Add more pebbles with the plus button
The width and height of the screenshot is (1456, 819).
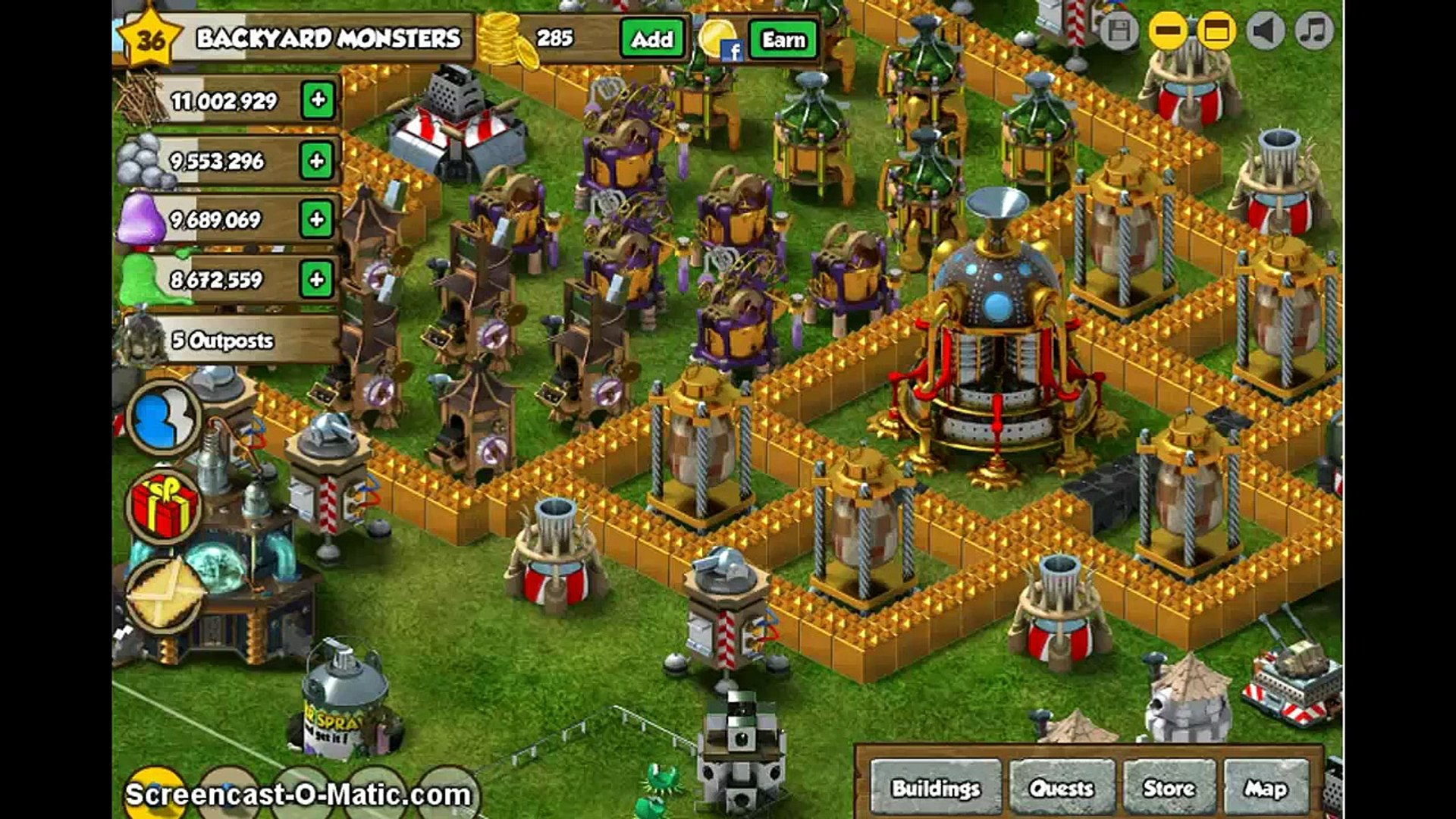(317, 161)
